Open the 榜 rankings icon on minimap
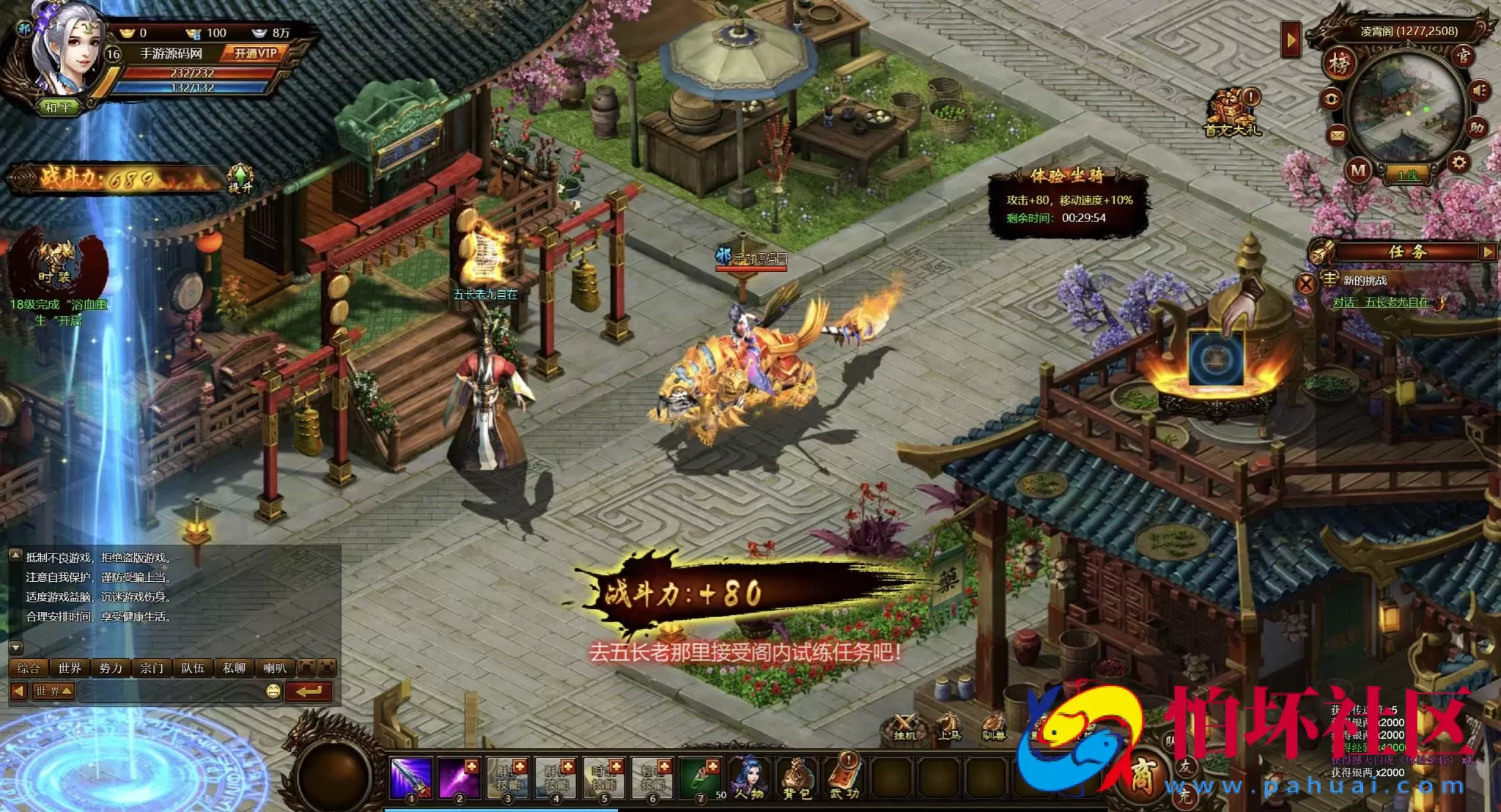1501x812 pixels. 1340,64
